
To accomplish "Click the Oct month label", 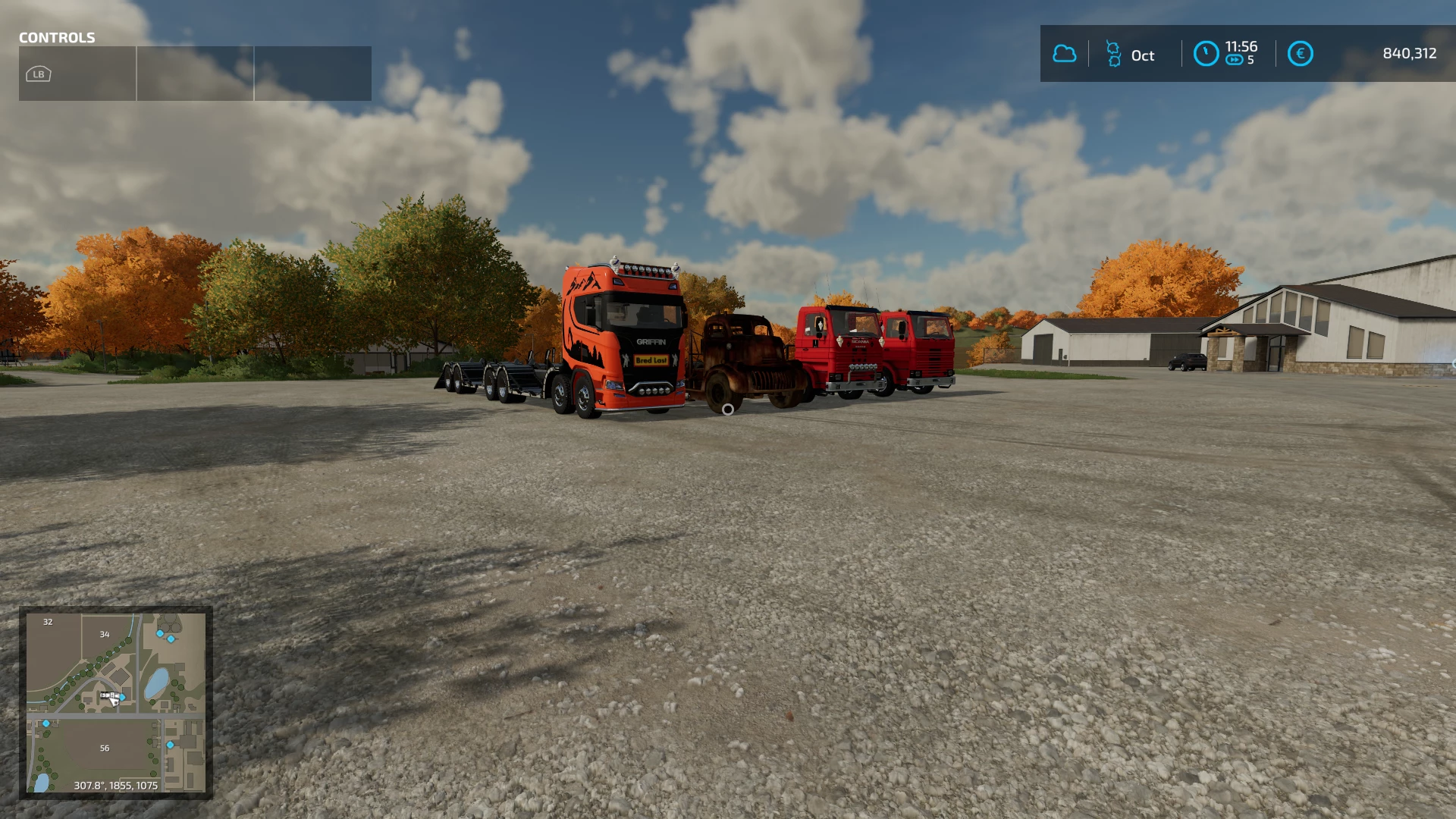I will 1143,55.
